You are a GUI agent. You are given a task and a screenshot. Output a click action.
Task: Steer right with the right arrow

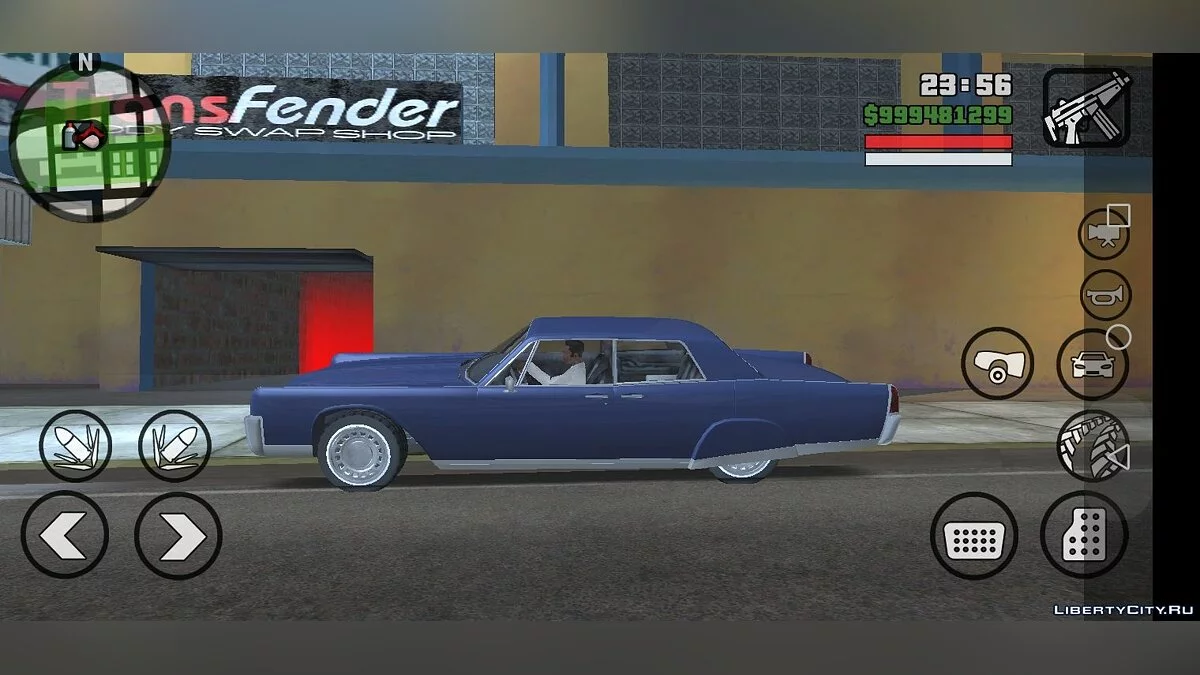178,536
